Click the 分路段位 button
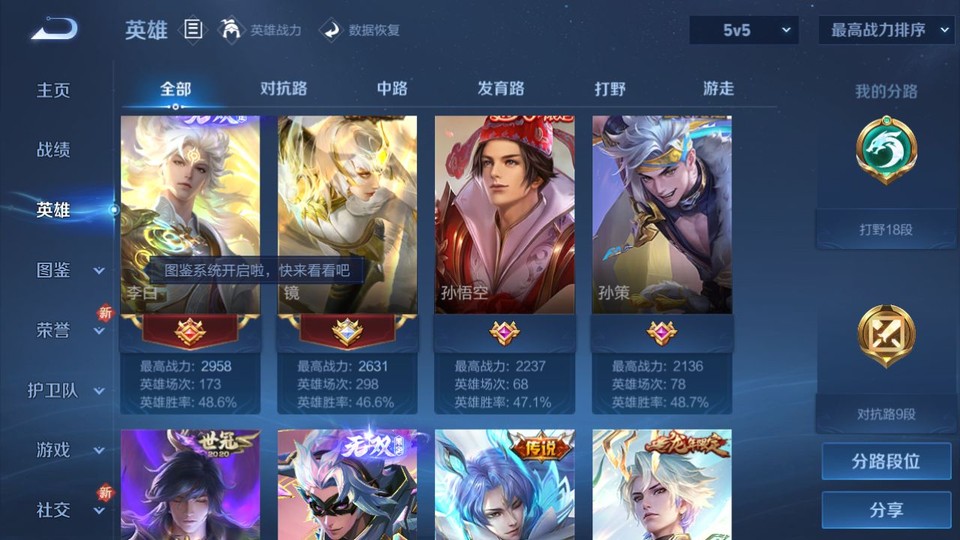The height and width of the screenshot is (540, 960). (886, 462)
